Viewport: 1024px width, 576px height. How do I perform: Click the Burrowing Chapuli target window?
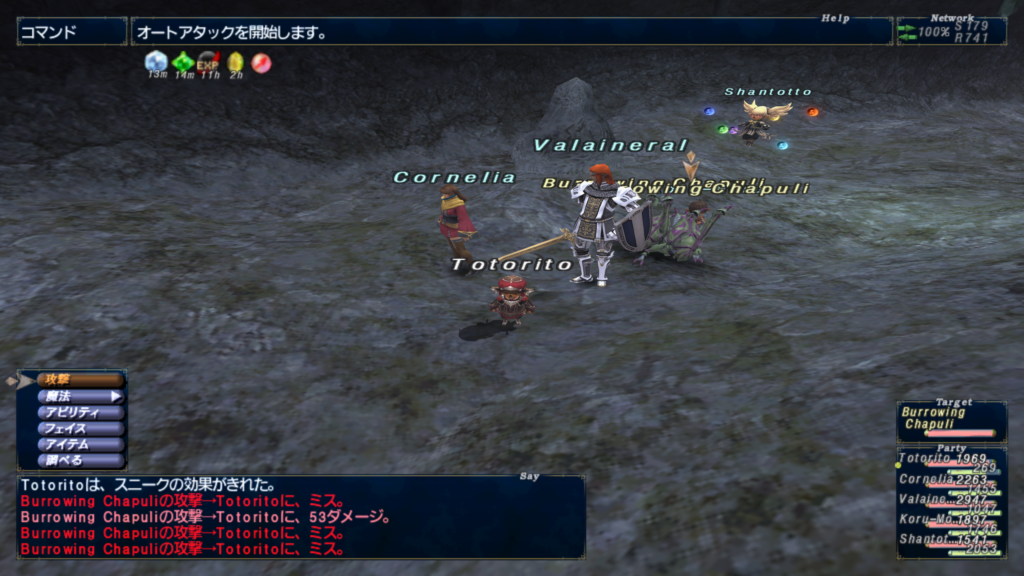pyautogui.click(x=951, y=420)
